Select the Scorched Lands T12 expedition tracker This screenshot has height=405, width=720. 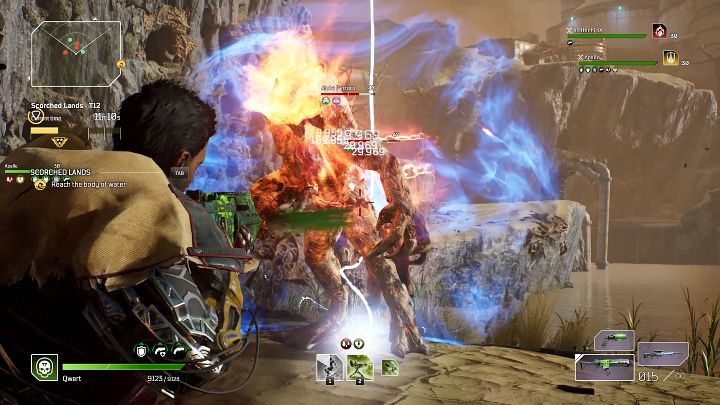click(x=66, y=105)
